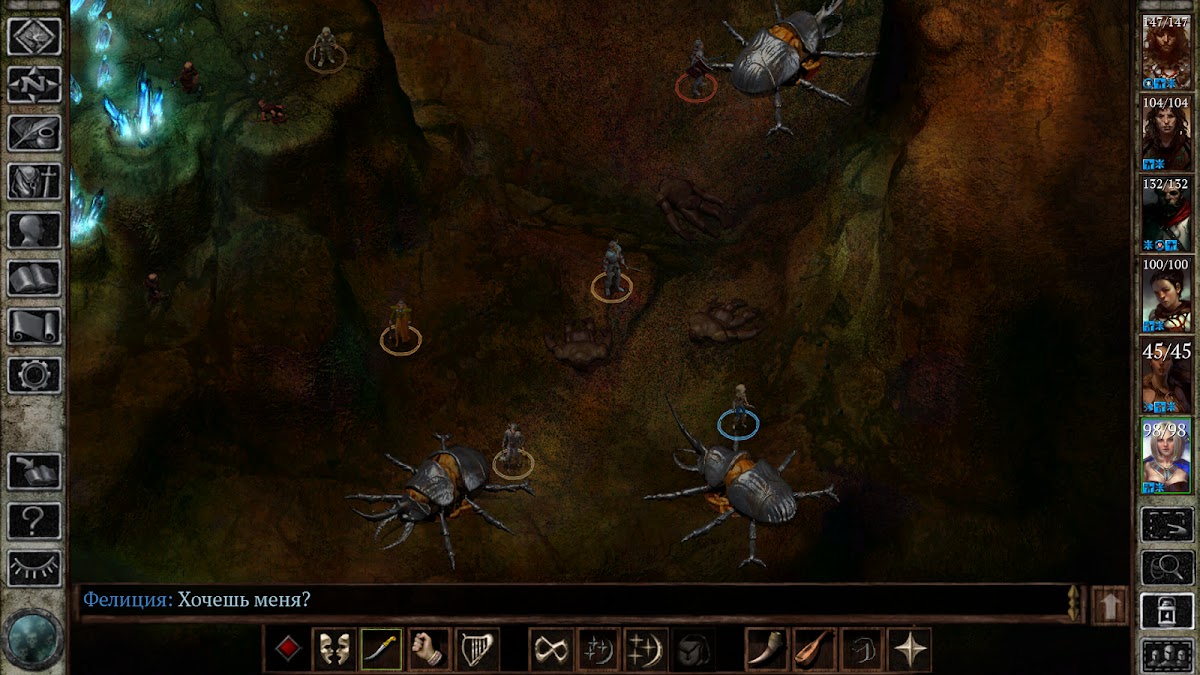Image resolution: width=1200 pixels, height=675 pixels.
Task: Click the round clock orb to pause
Action: point(33,637)
